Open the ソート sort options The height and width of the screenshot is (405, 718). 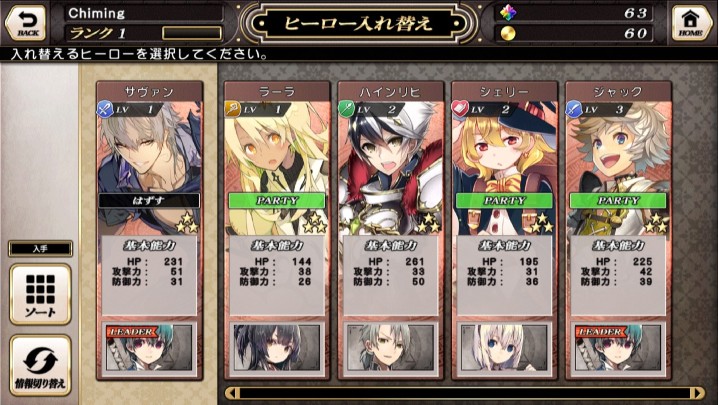[40, 295]
